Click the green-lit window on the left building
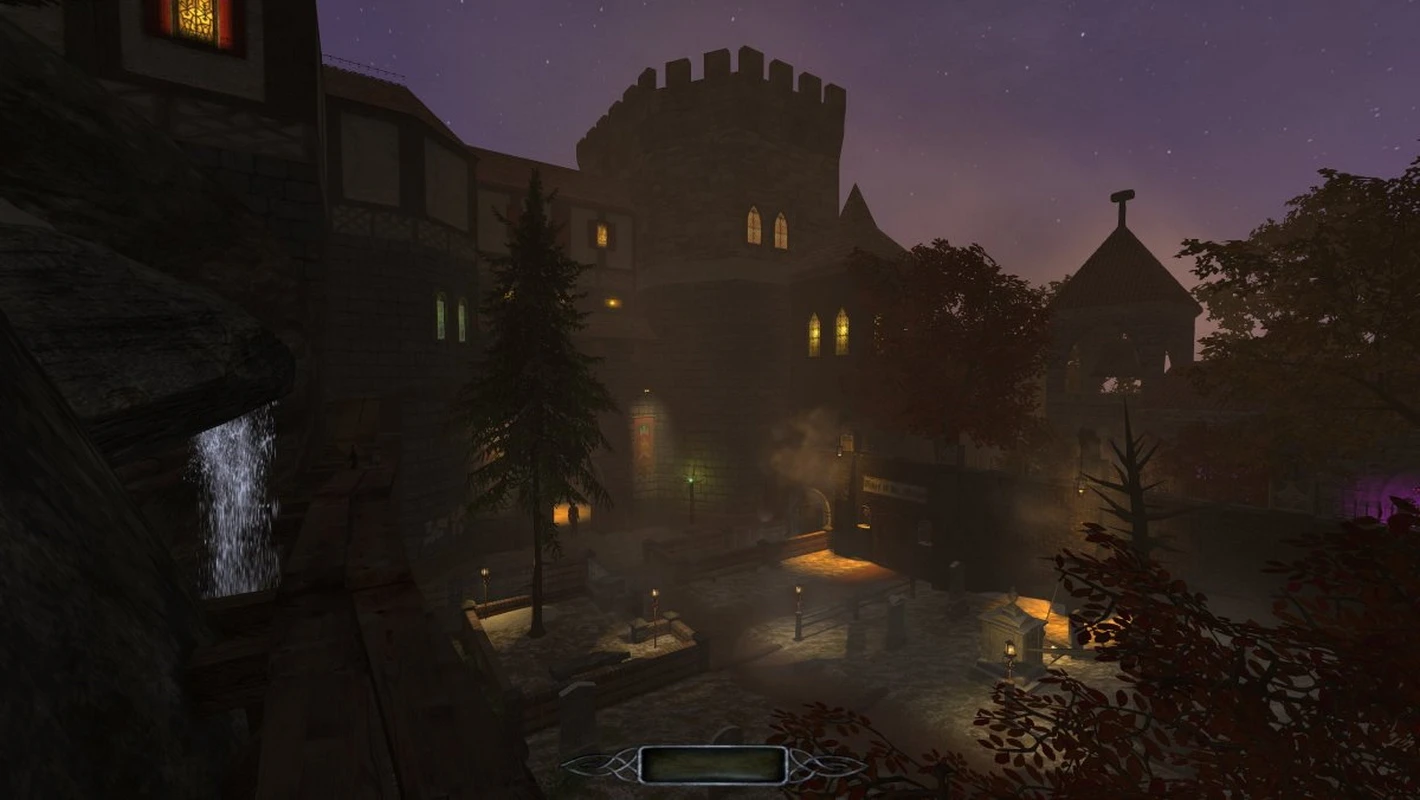 442,315
